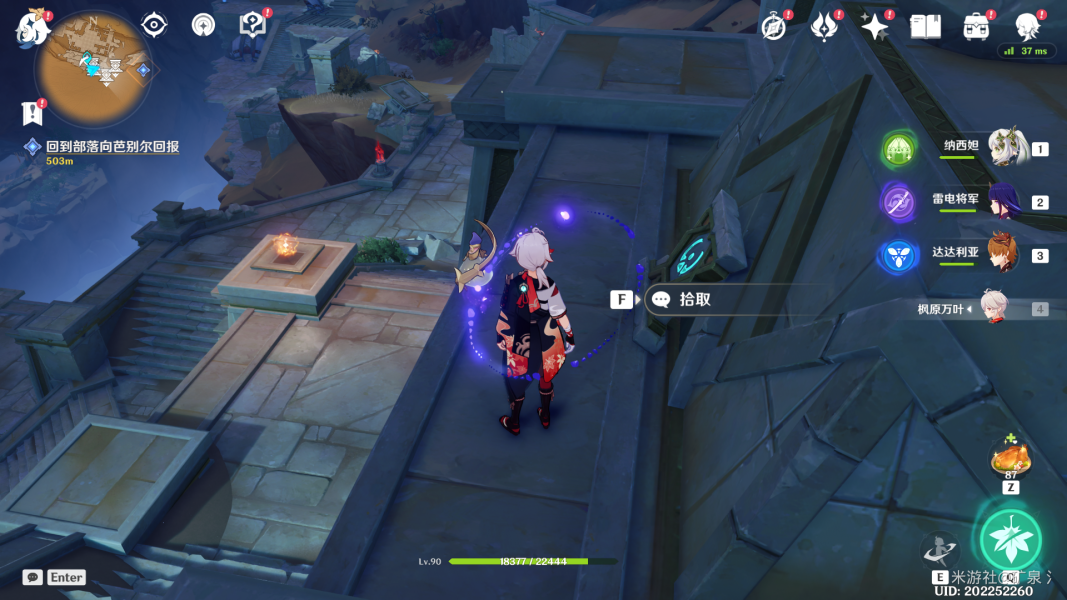Use the roast chicken food item

[1010, 459]
